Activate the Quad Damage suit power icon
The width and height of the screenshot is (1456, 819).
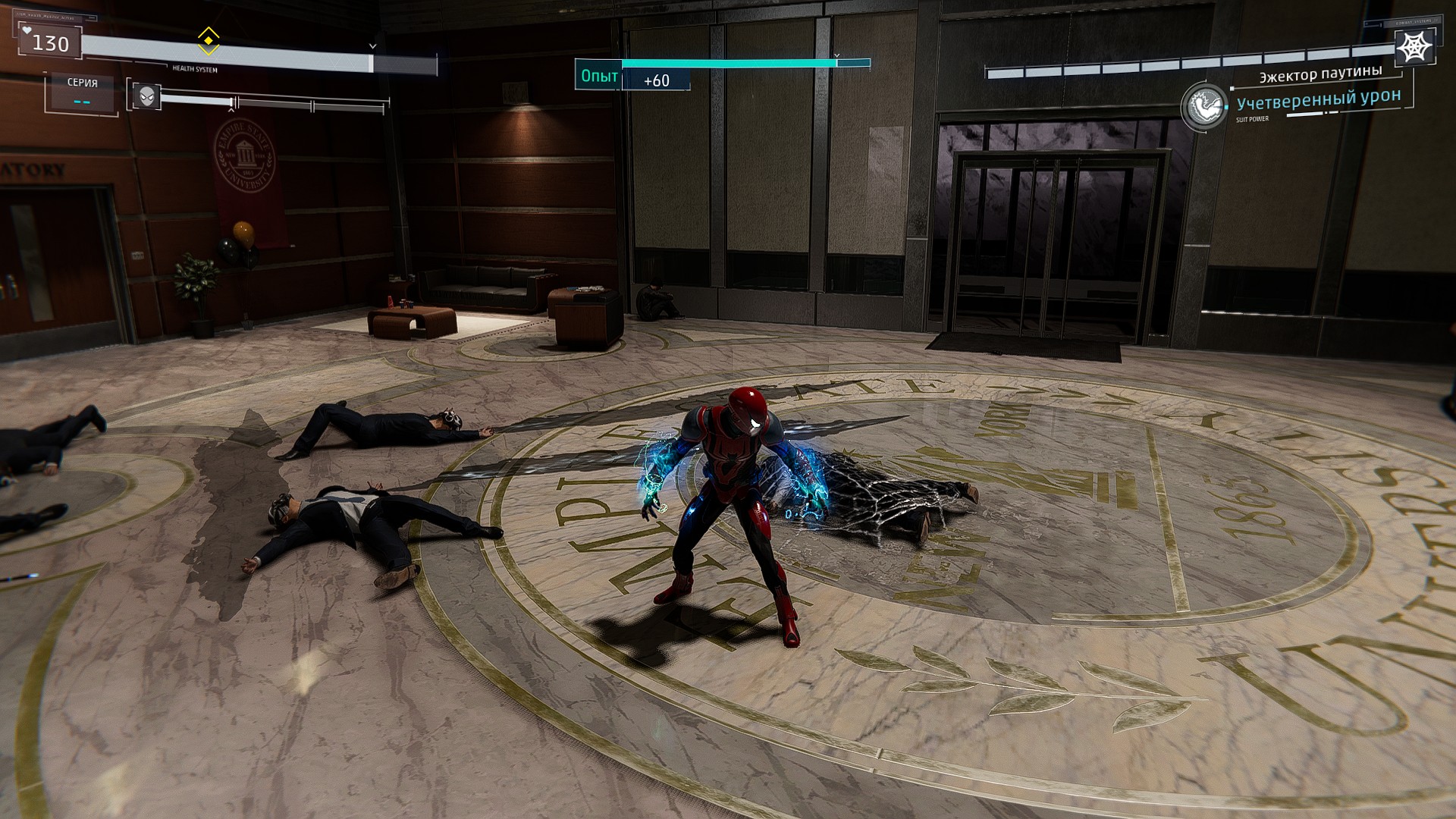pos(1203,107)
